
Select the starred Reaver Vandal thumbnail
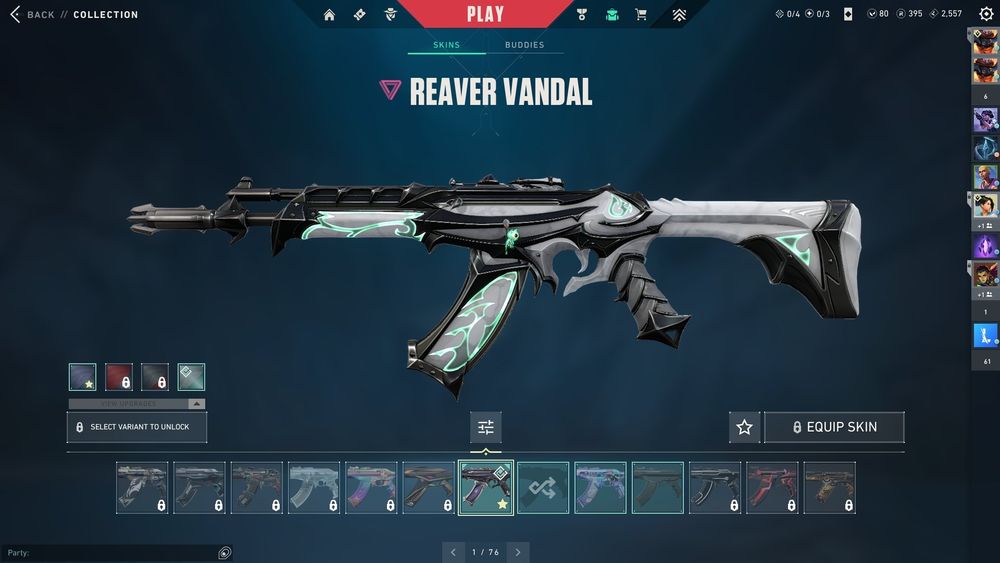(x=486, y=488)
